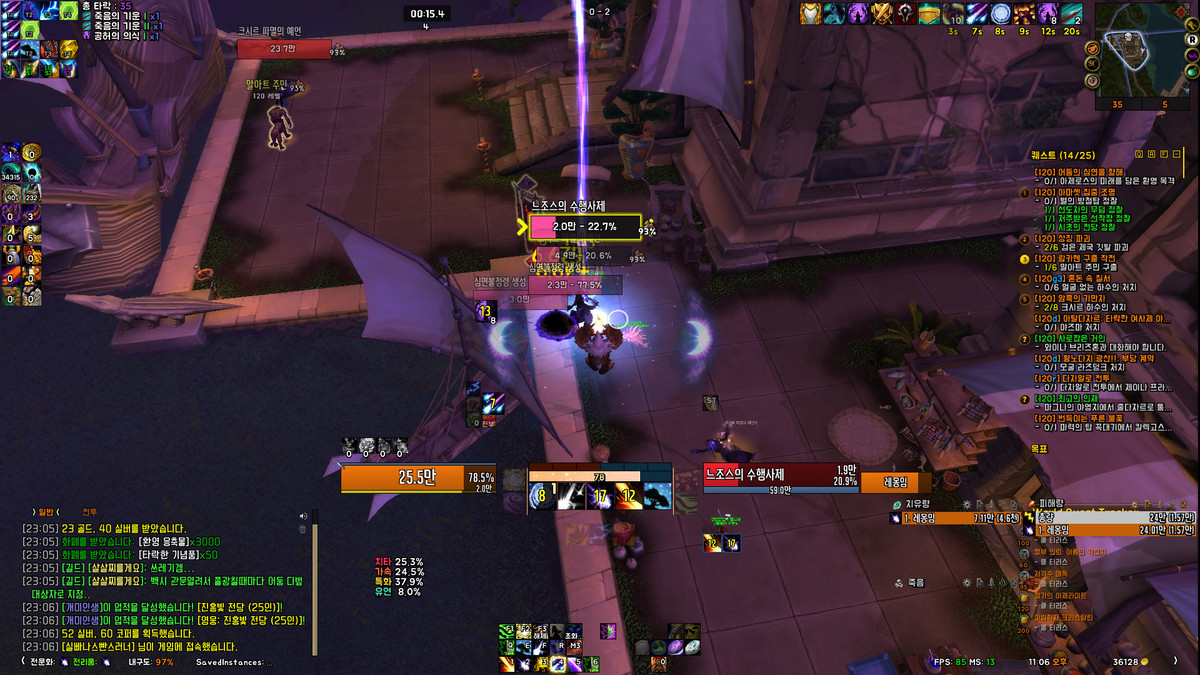This screenshot has height=675, width=1200.
Task: Click the crossed swords buff icon
Action: (x=881, y=14)
